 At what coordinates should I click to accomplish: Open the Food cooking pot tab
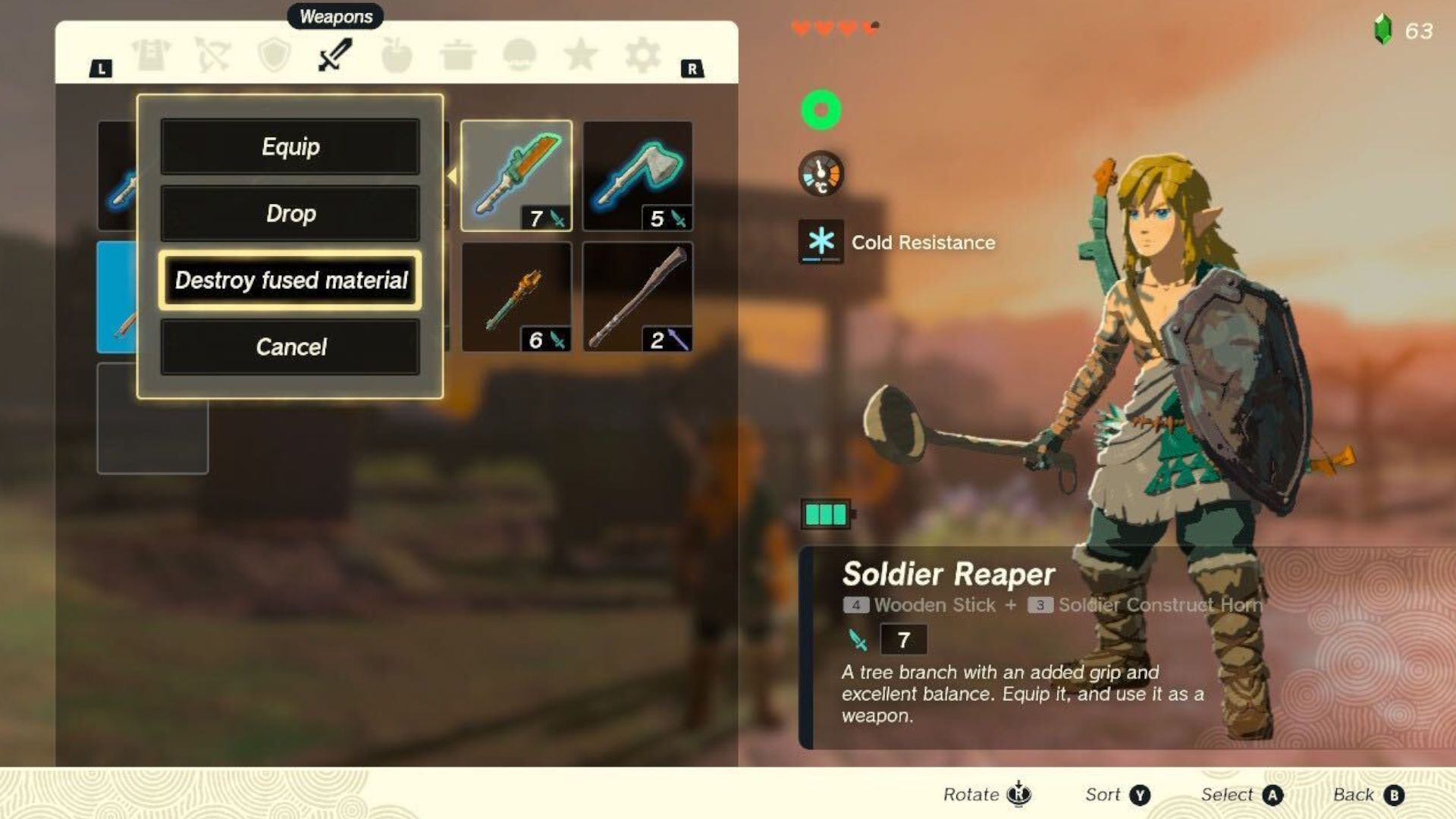(458, 55)
